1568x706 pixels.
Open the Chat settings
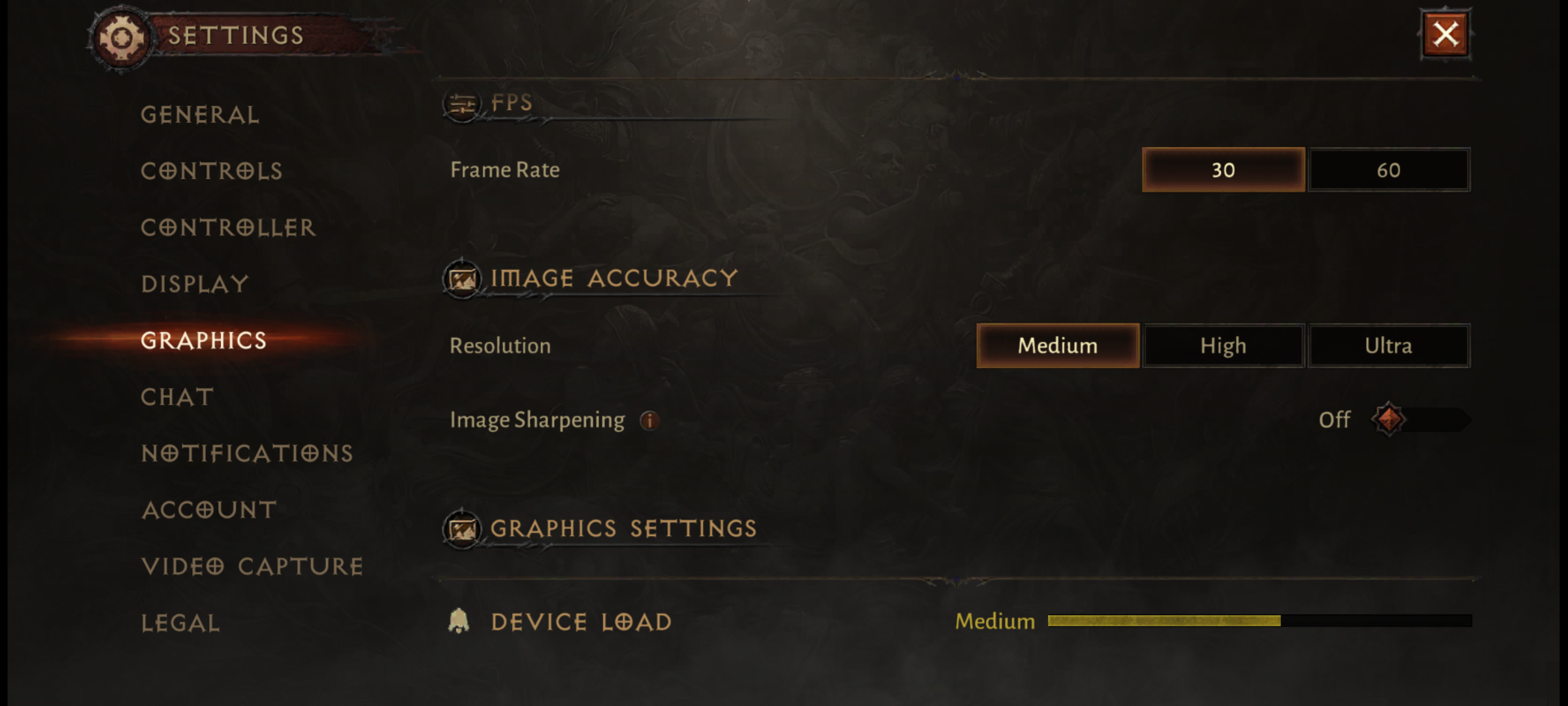[x=177, y=397]
